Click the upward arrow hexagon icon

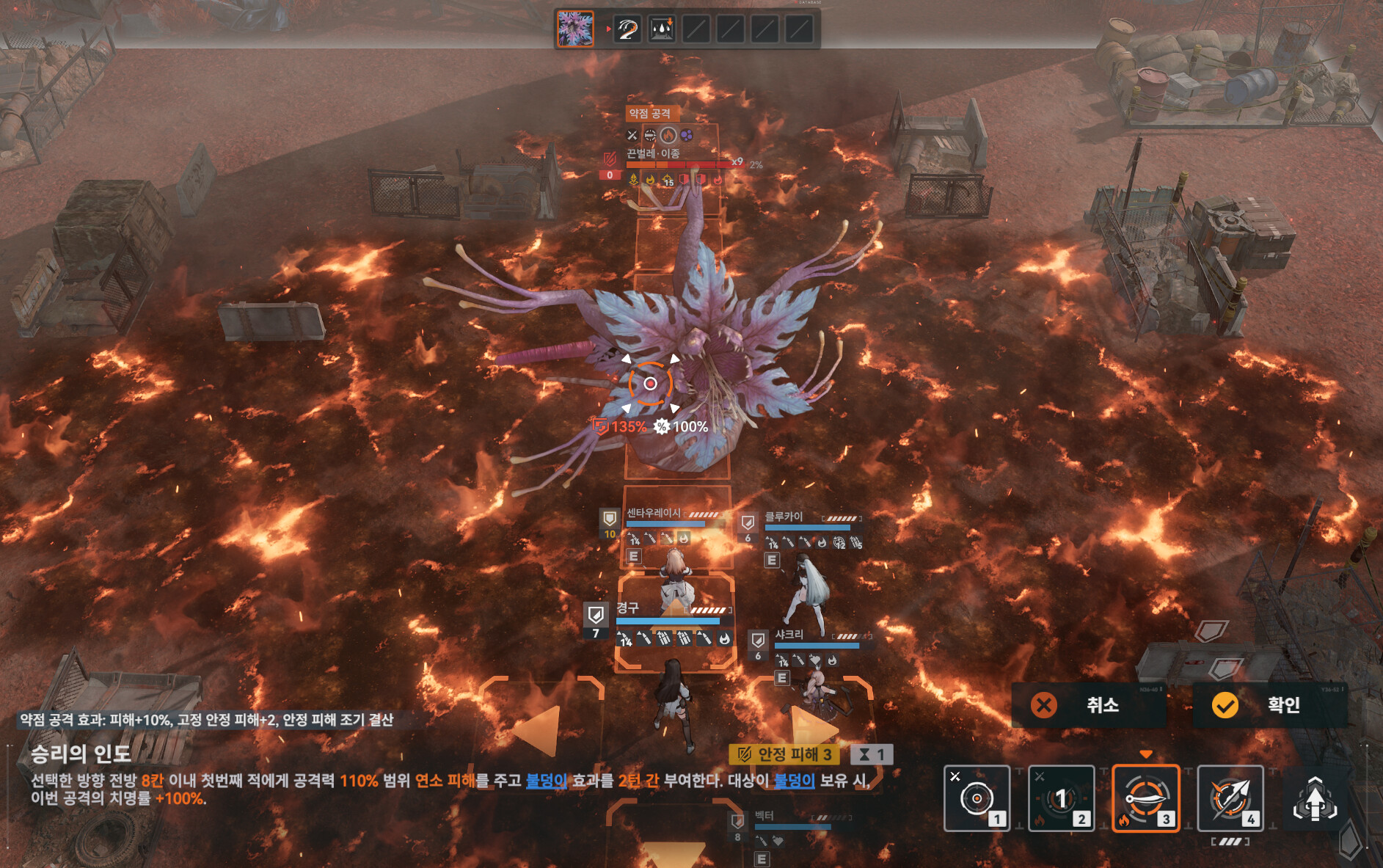1315,800
